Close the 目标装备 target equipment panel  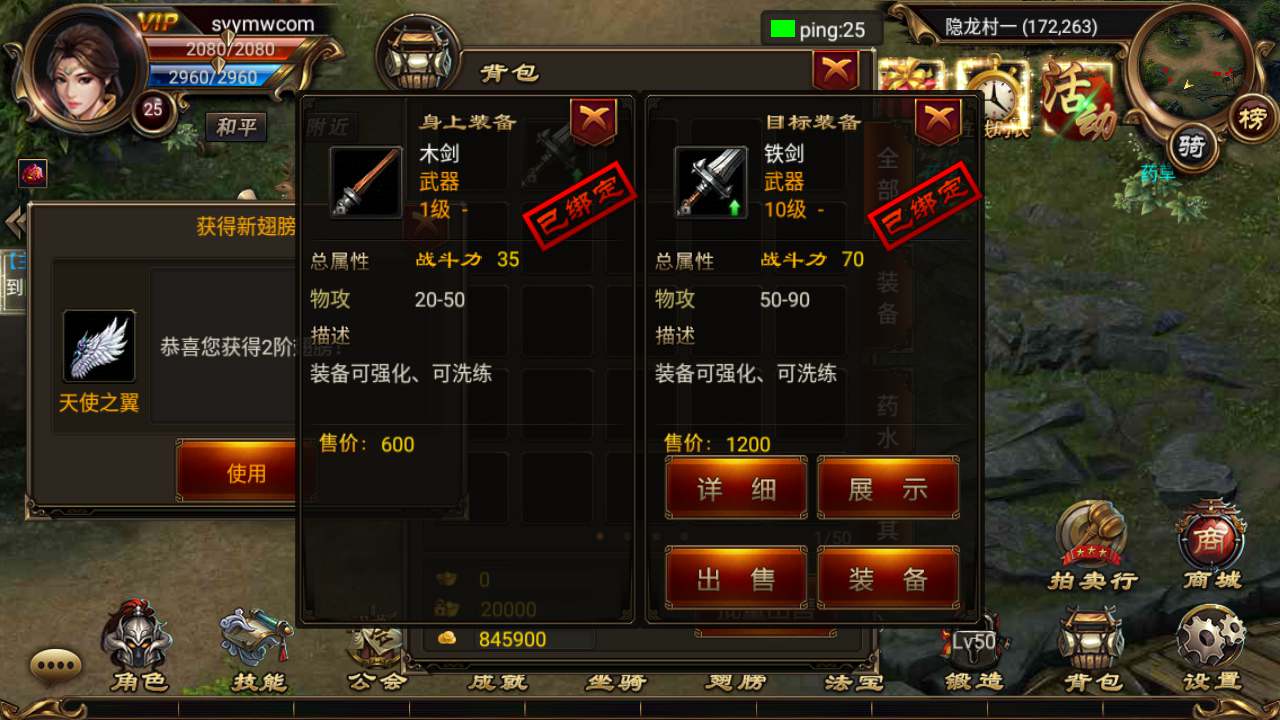pyautogui.click(x=937, y=121)
